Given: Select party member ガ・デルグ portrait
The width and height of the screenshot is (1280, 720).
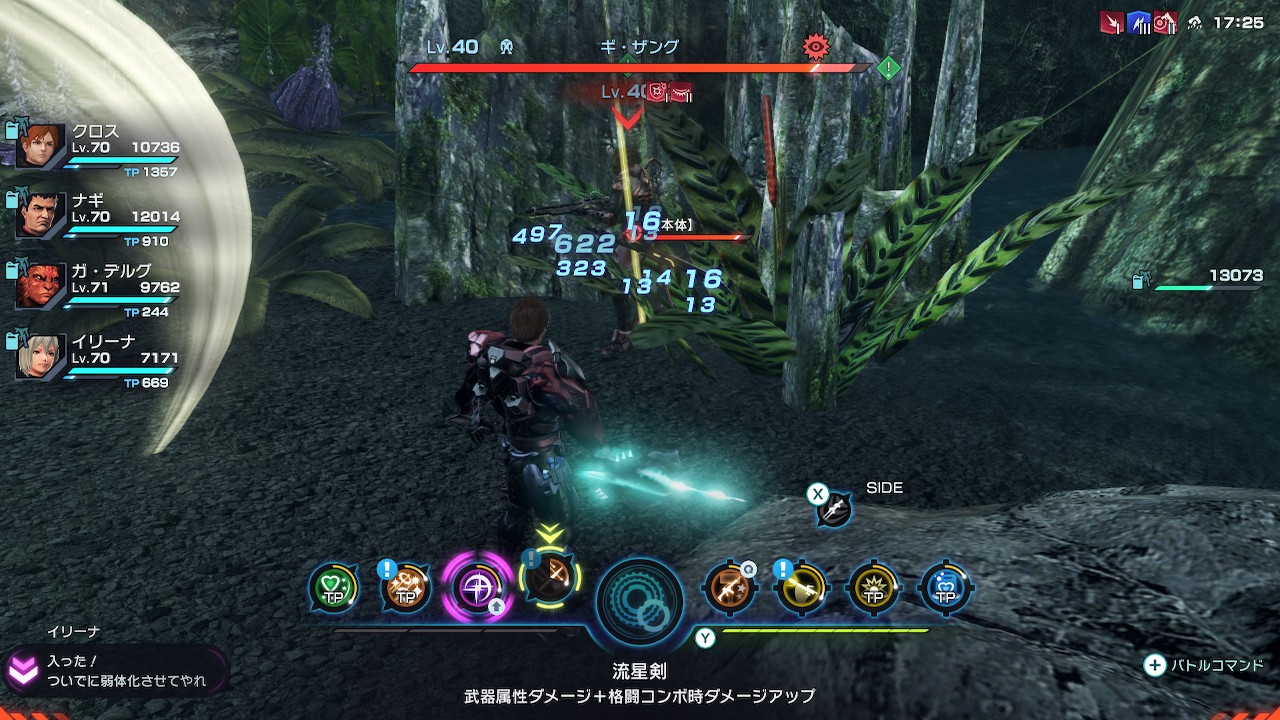Looking at the screenshot, I should pos(41,286).
